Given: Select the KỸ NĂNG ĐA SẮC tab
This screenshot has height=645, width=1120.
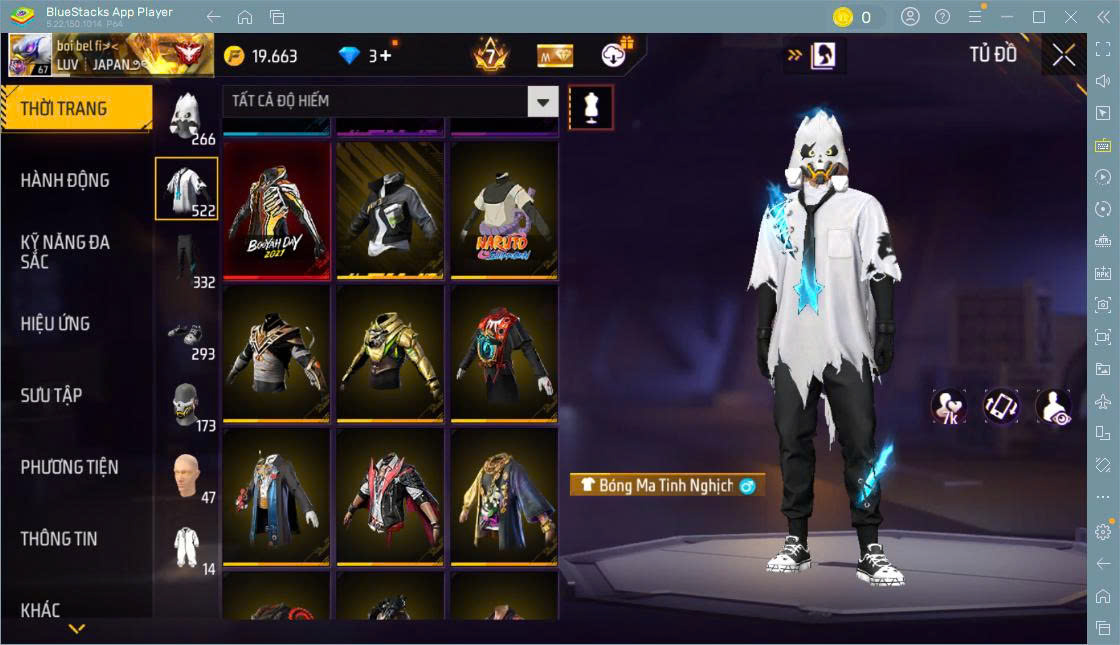Looking at the screenshot, I should [66, 252].
